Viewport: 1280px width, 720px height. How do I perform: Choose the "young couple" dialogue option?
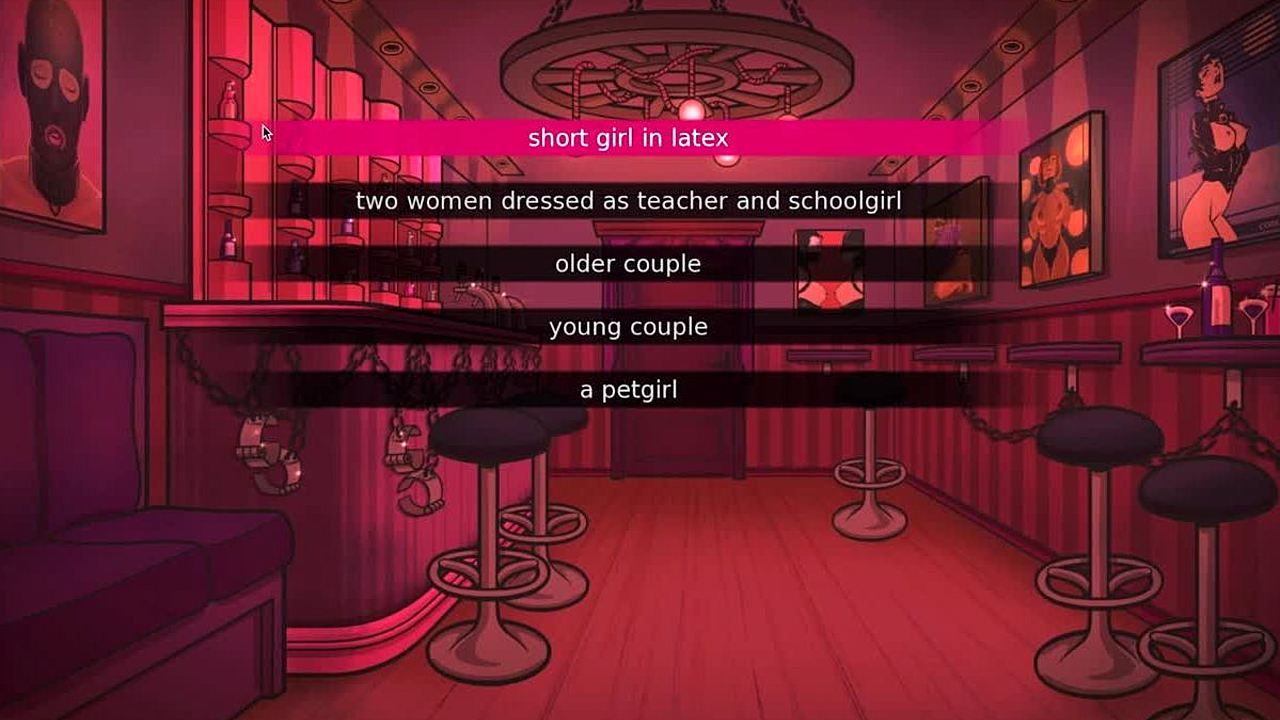[x=628, y=327]
